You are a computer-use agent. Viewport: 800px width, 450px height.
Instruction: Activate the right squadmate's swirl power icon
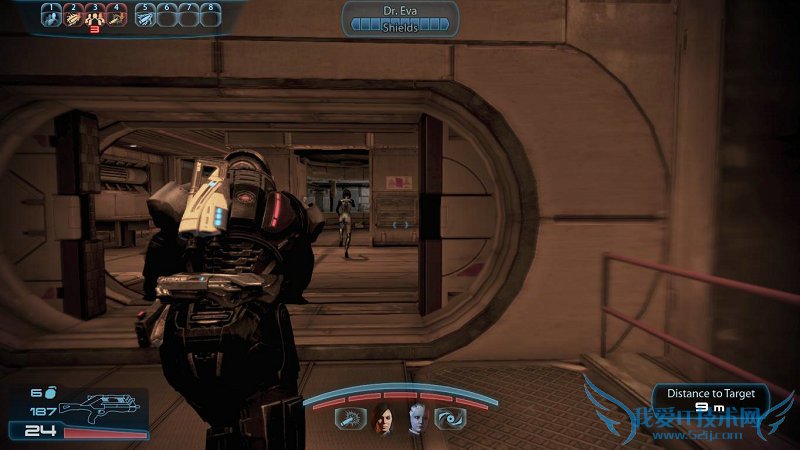452,420
